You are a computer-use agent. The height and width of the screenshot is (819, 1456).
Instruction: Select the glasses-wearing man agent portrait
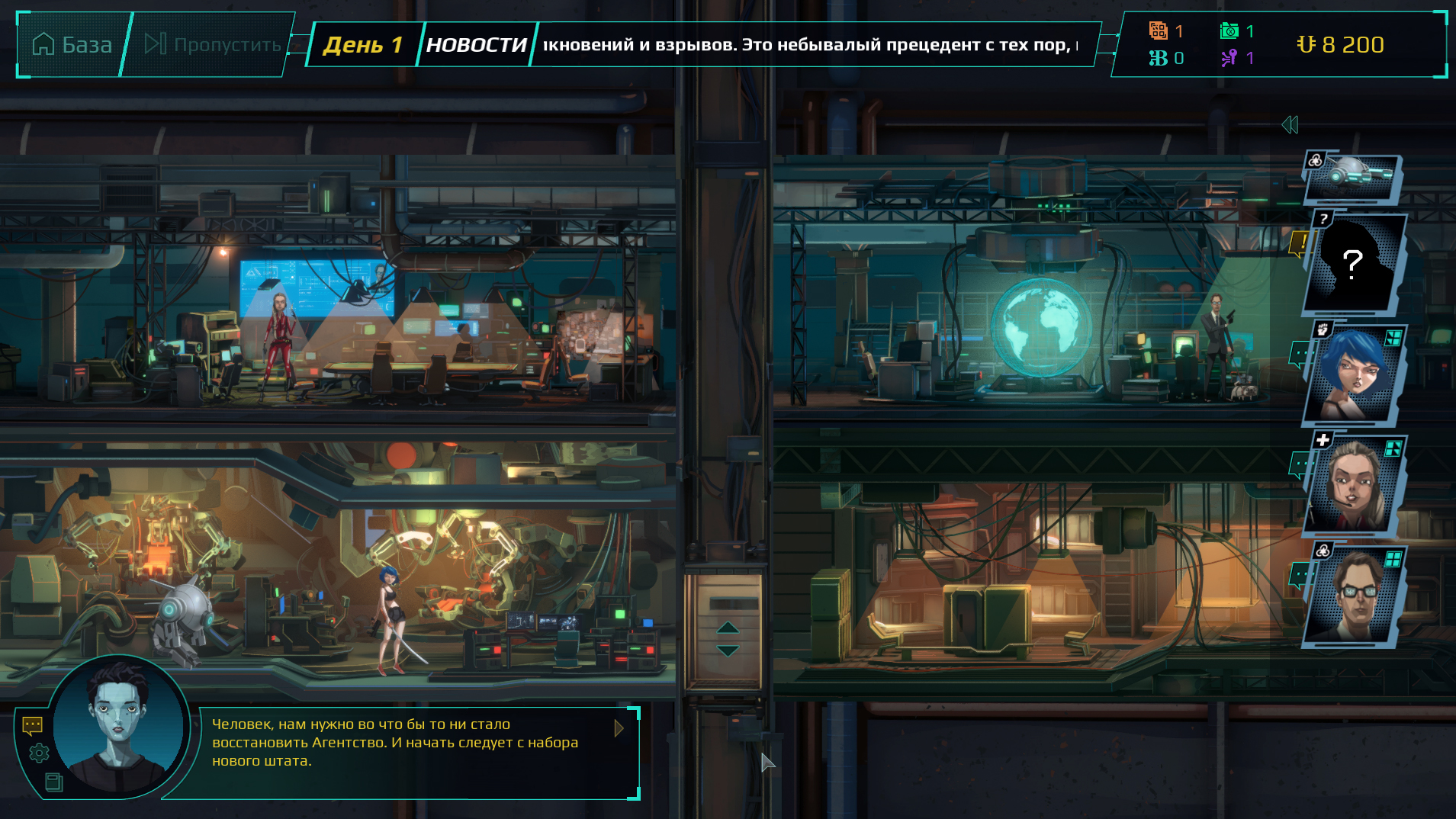[1354, 596]
